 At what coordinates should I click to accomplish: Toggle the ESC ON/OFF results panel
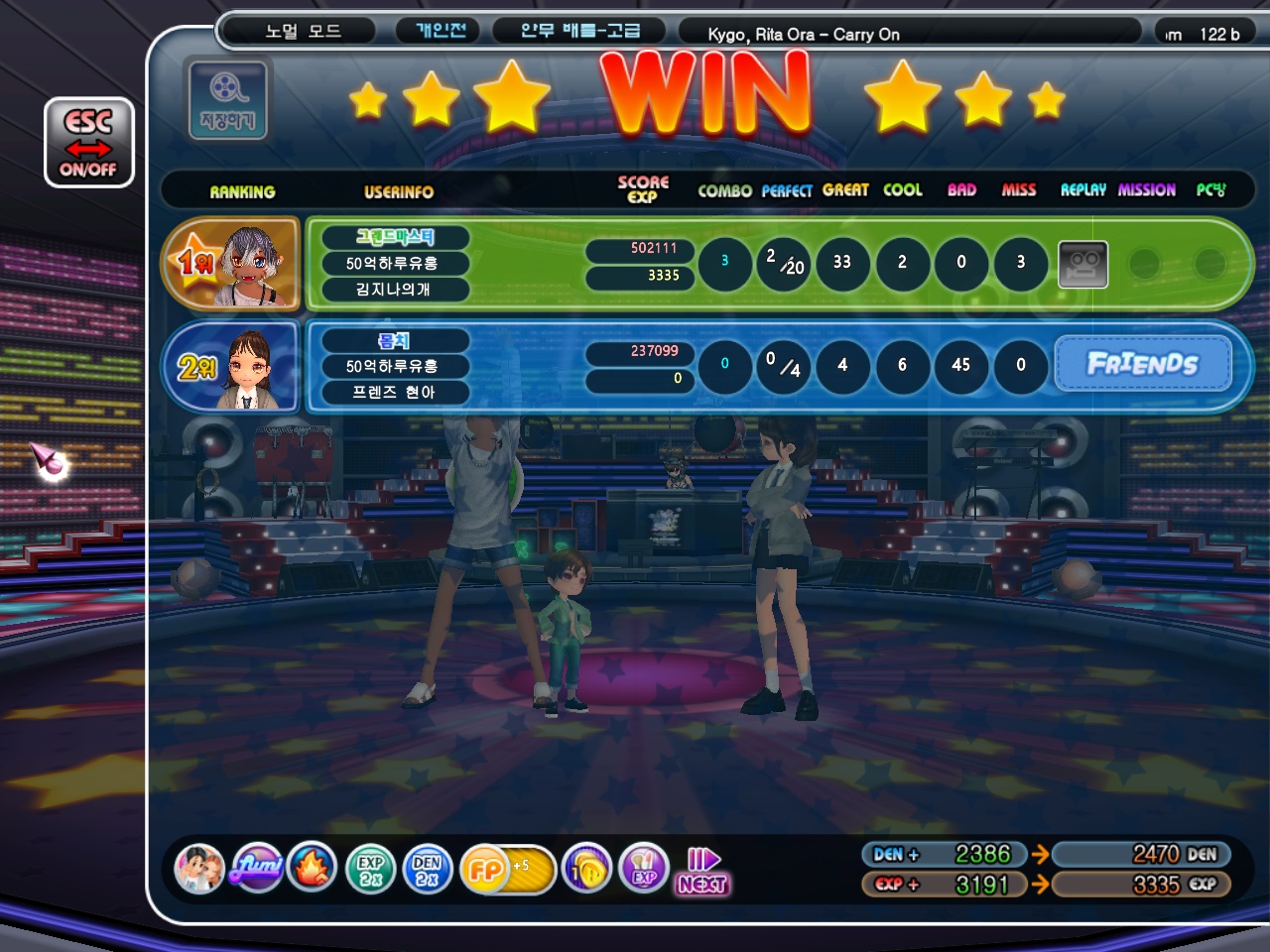pyautogui.click(x=88, y=143)
